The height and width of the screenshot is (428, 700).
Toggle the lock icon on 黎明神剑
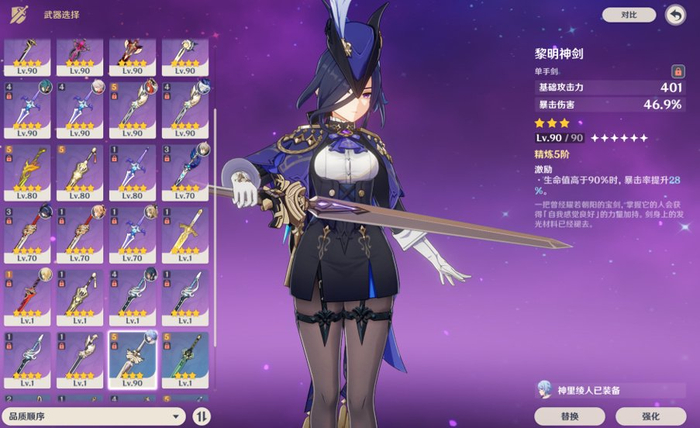(x=678, y=72)
